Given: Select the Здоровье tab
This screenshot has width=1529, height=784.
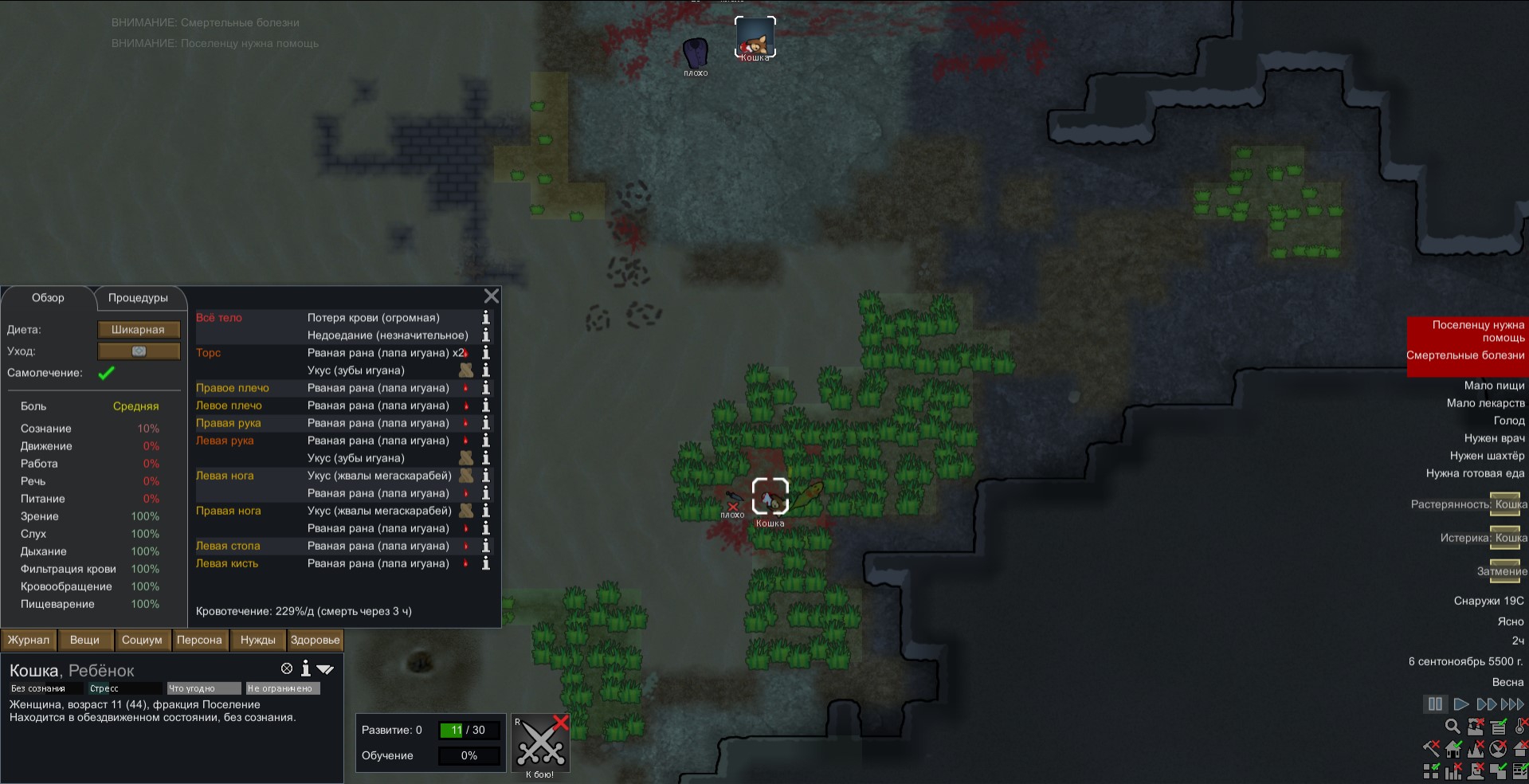Looking at the screenshot, I should [315, 640].
